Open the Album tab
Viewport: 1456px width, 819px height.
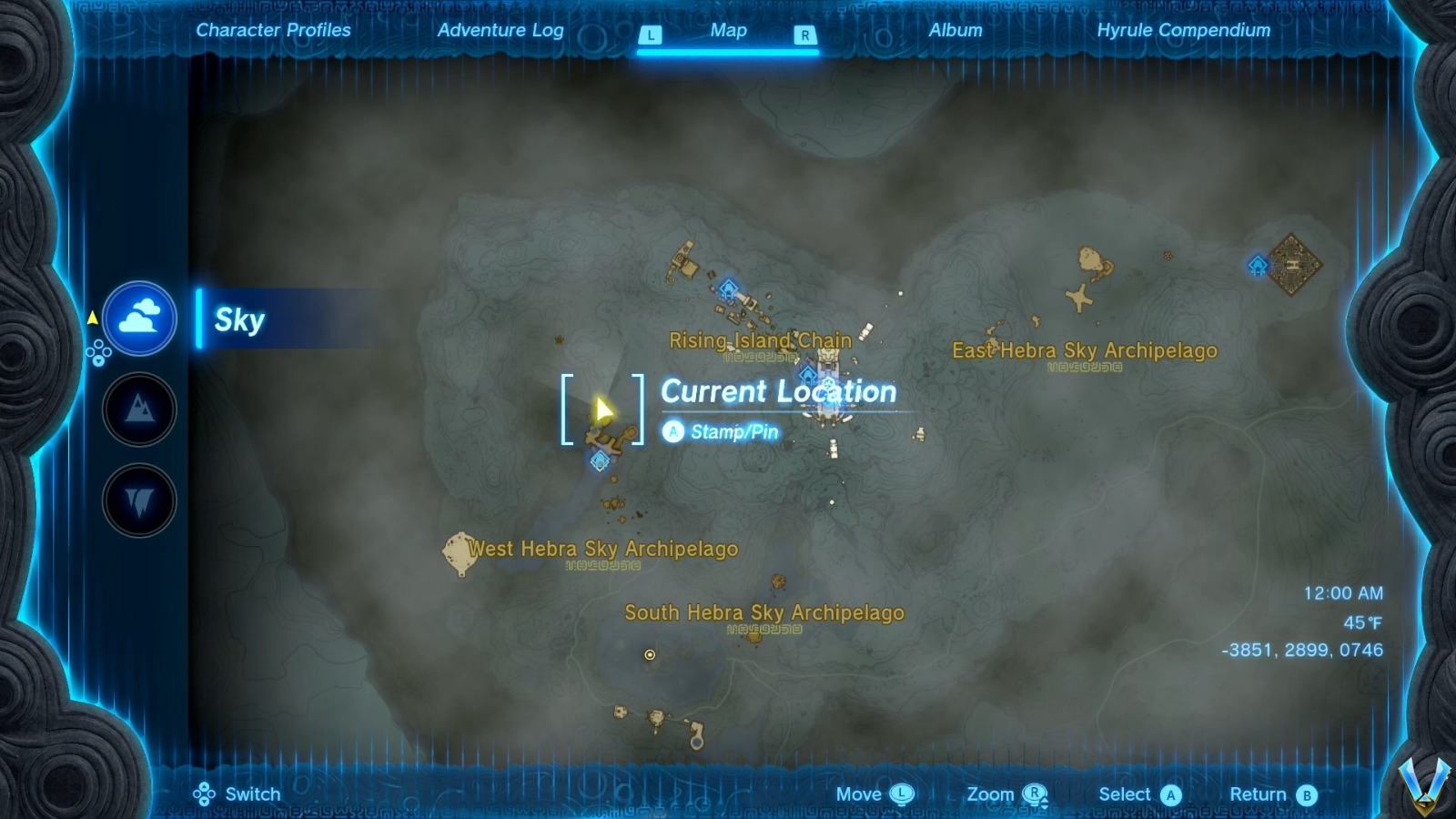pos(954,30)
